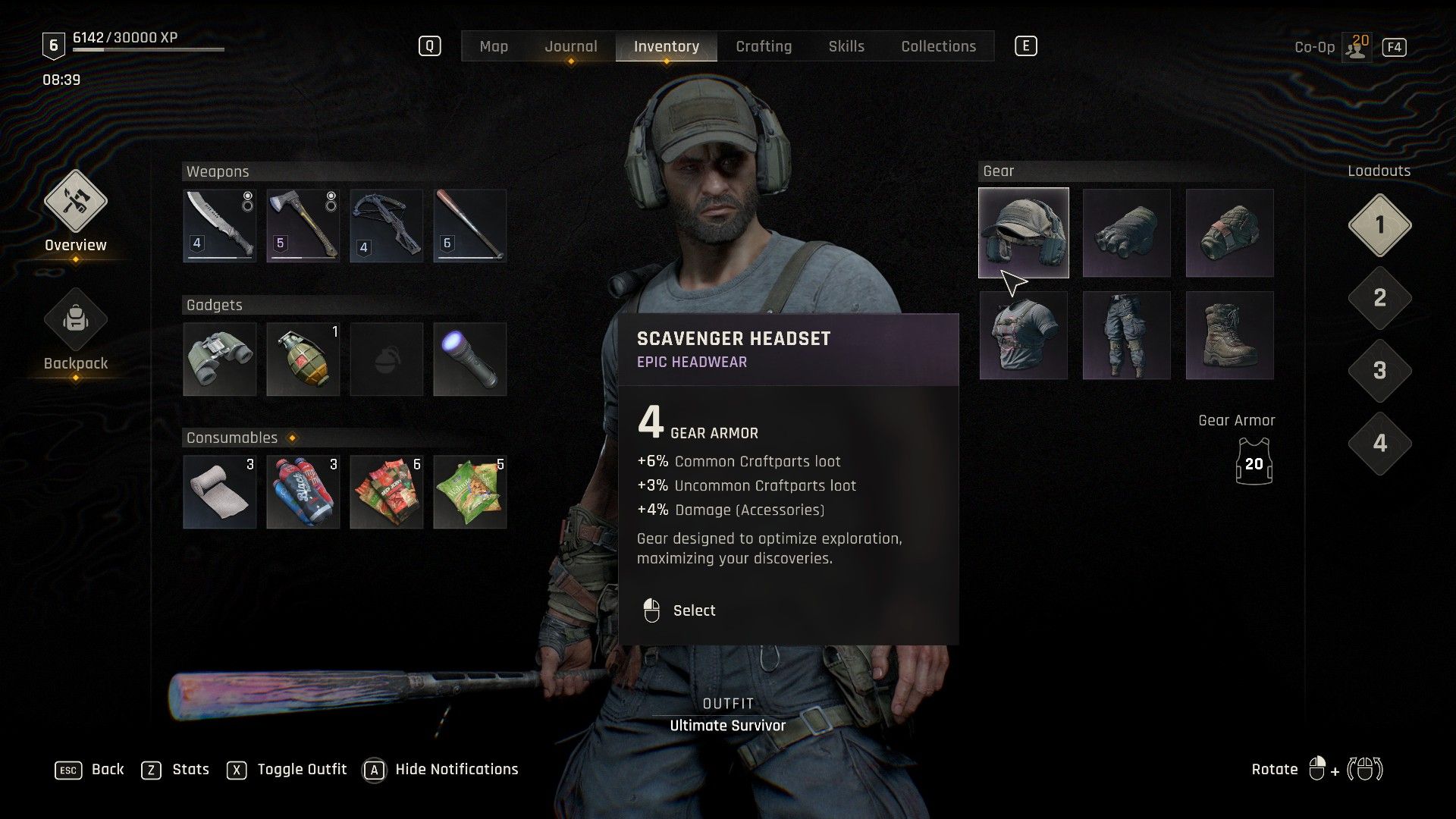Select the crossbow weapon slot

pyautogui.click(x=387, y=225)
